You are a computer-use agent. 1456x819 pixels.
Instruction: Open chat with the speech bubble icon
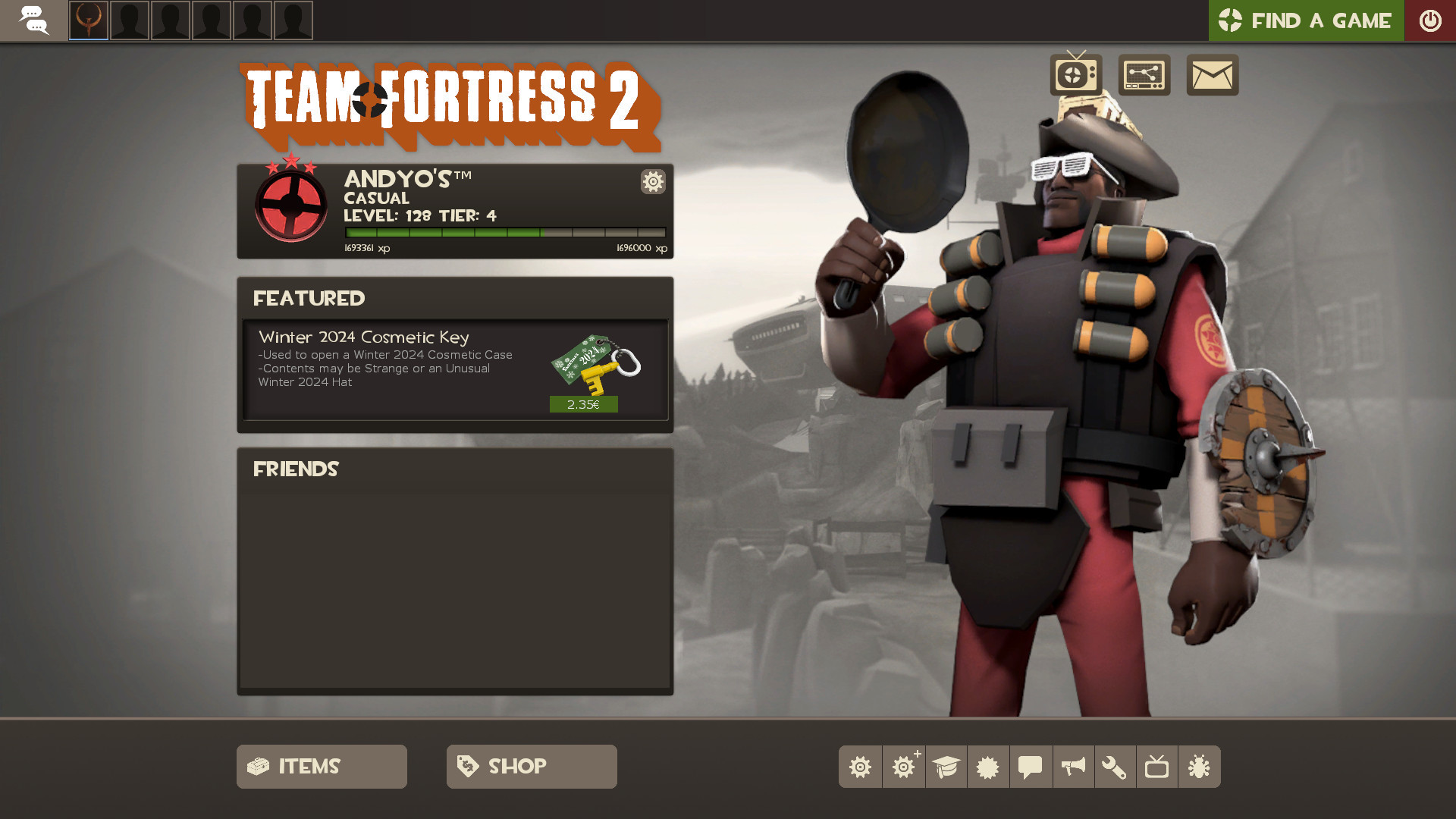click(1031, 767)
